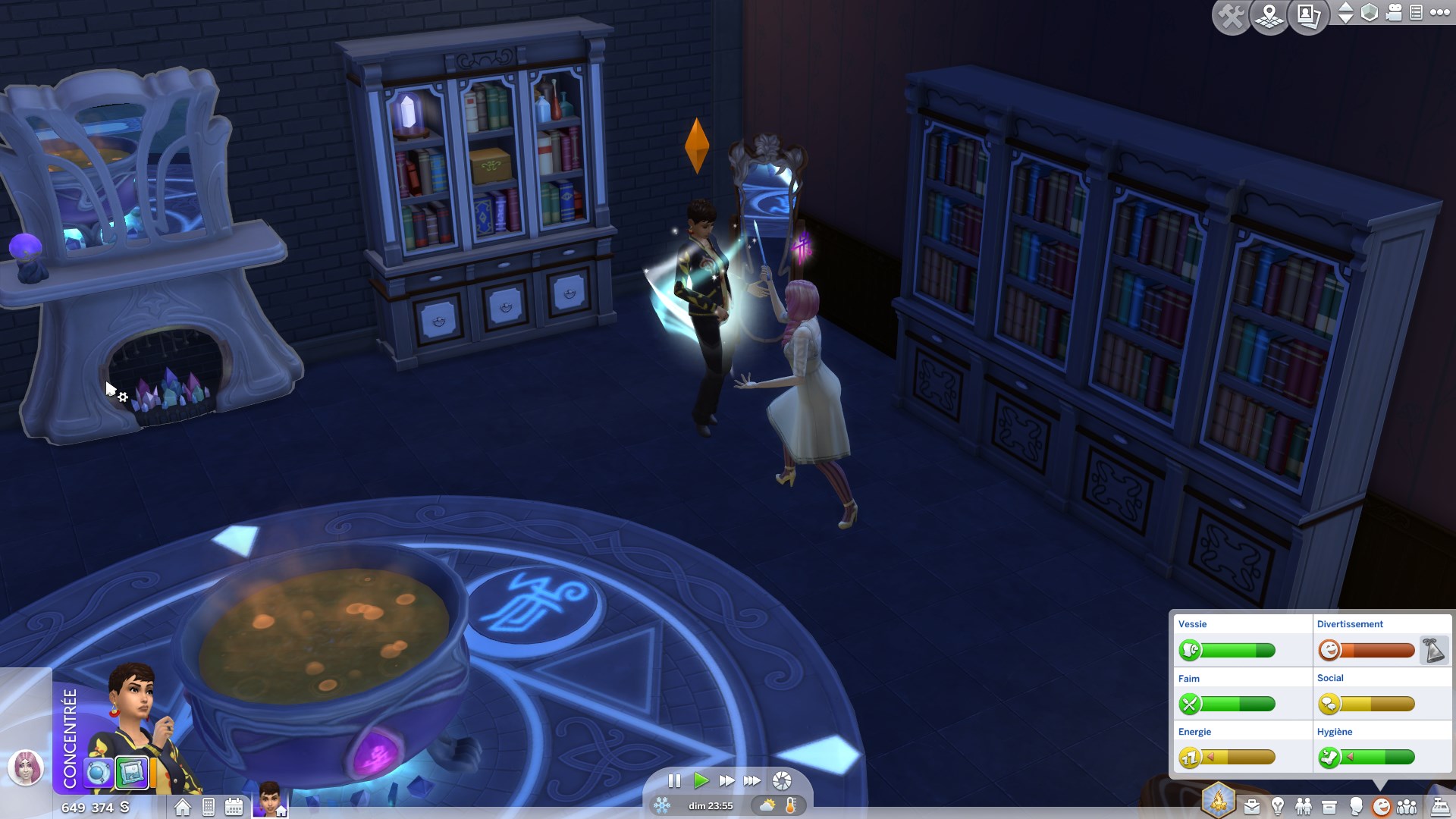Open Build Mode with the tools icon

pyautogui.click(x=1233, y=15)
